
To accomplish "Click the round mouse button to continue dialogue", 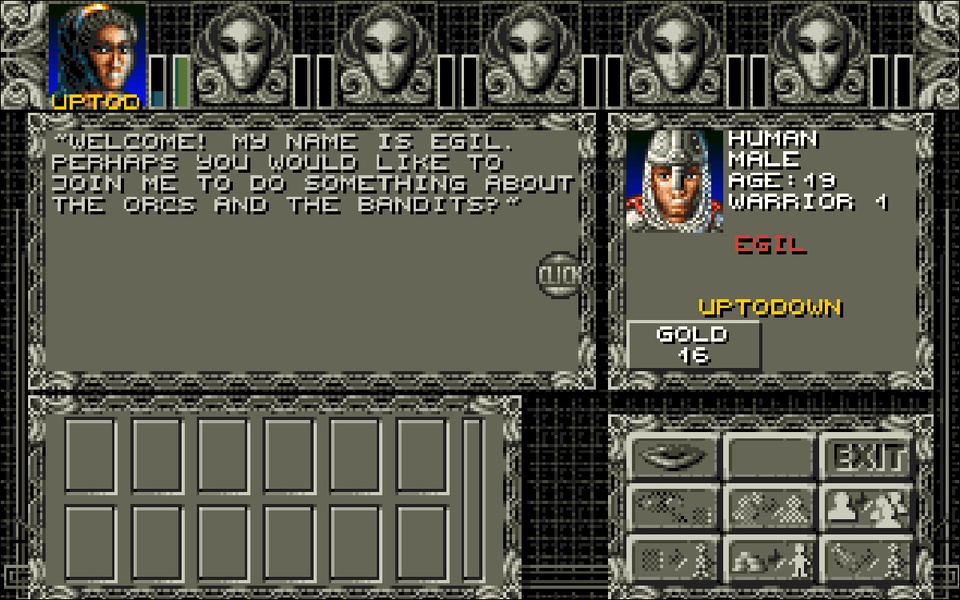I will pos(557,273).
